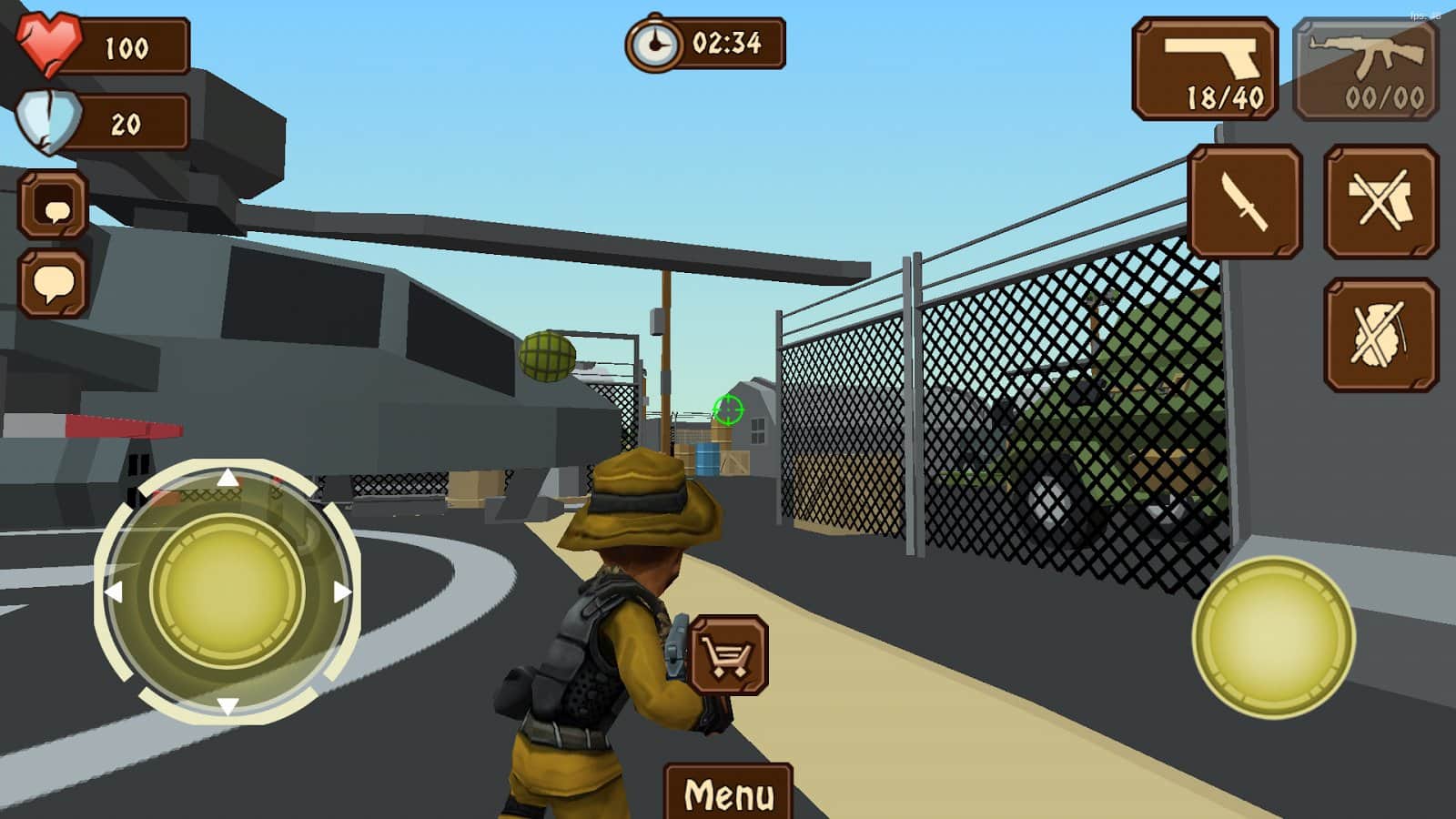
Task: Switch to the assault rifle slot
Action: pyautogui.click(x=1366, y=69)
